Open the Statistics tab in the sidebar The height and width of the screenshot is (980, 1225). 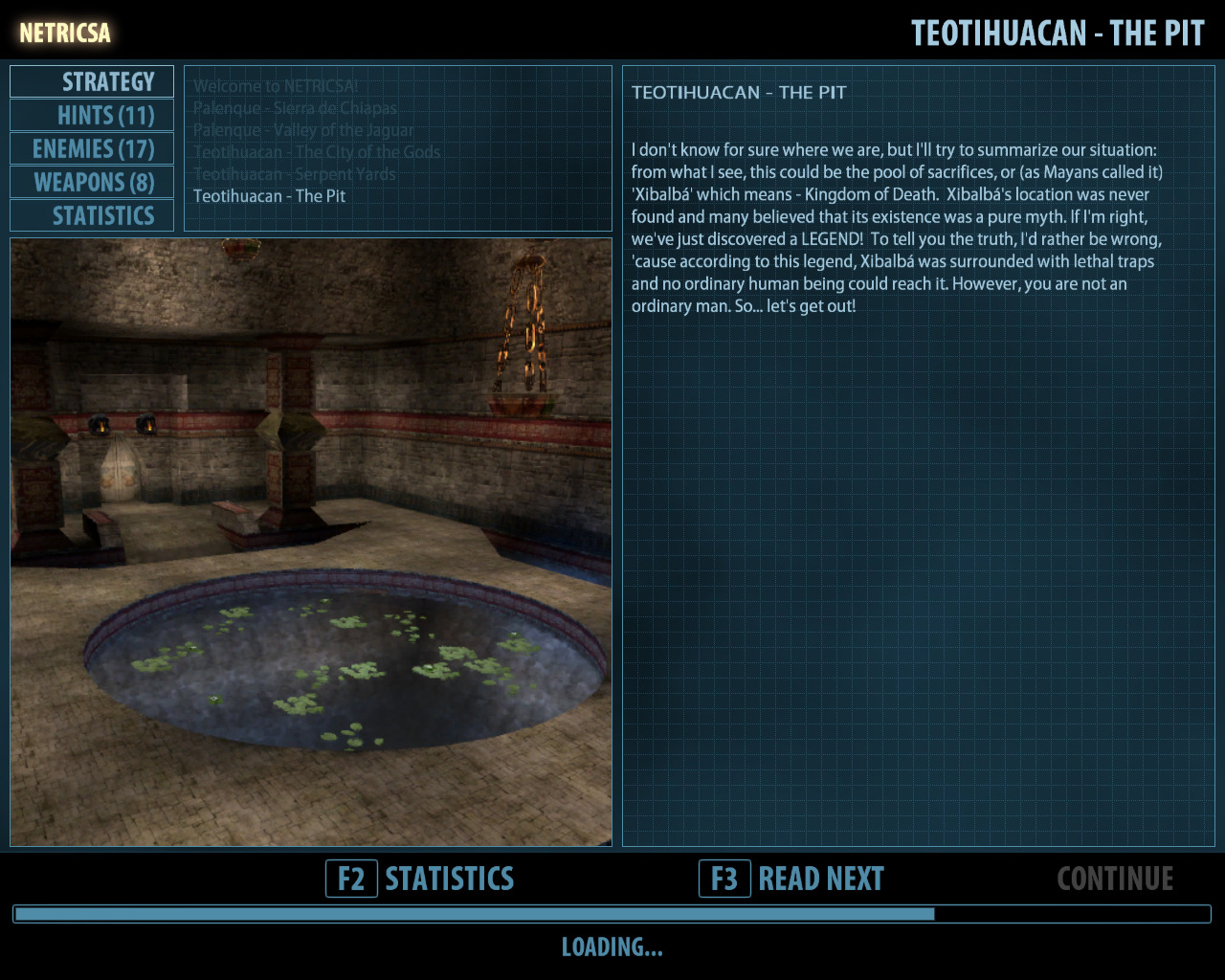pyautogui.click(x=93, y=216)
